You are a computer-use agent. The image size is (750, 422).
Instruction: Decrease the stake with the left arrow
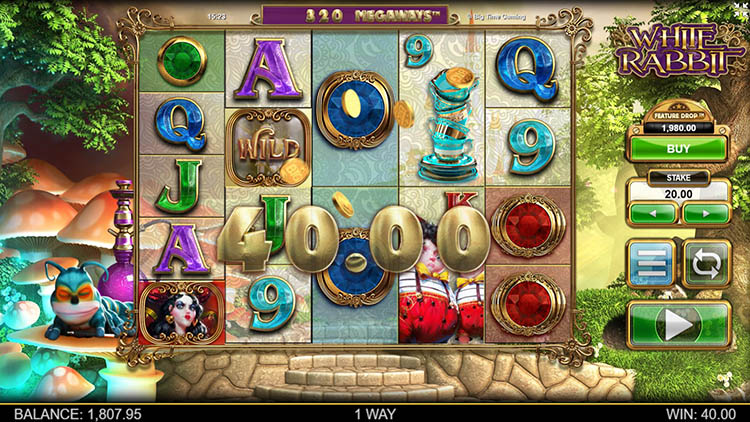click(654, 213)
